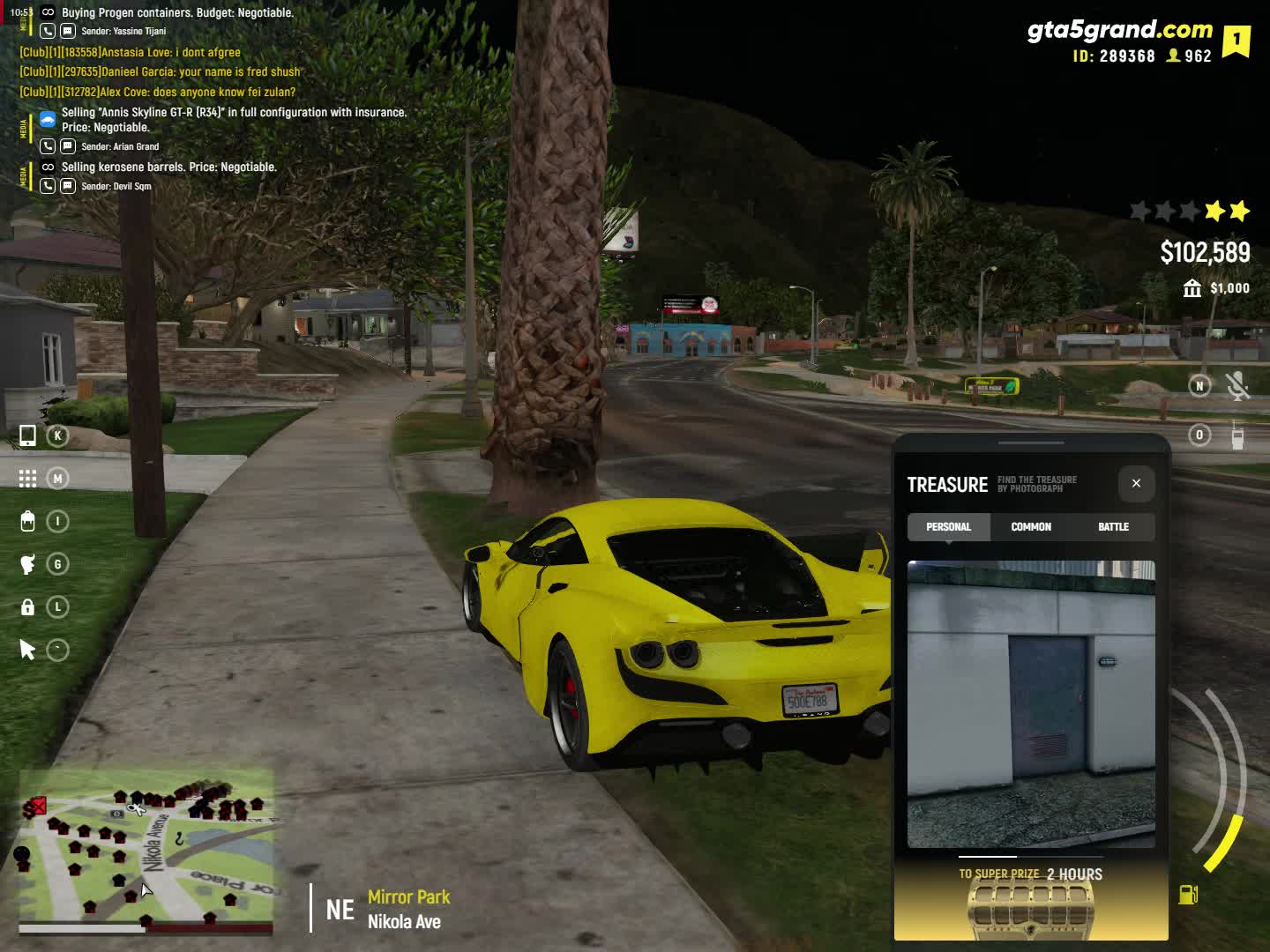Message sender Devil Sqm via chat icon
This screenshot has height=952, width=1270.
(68, 186)
